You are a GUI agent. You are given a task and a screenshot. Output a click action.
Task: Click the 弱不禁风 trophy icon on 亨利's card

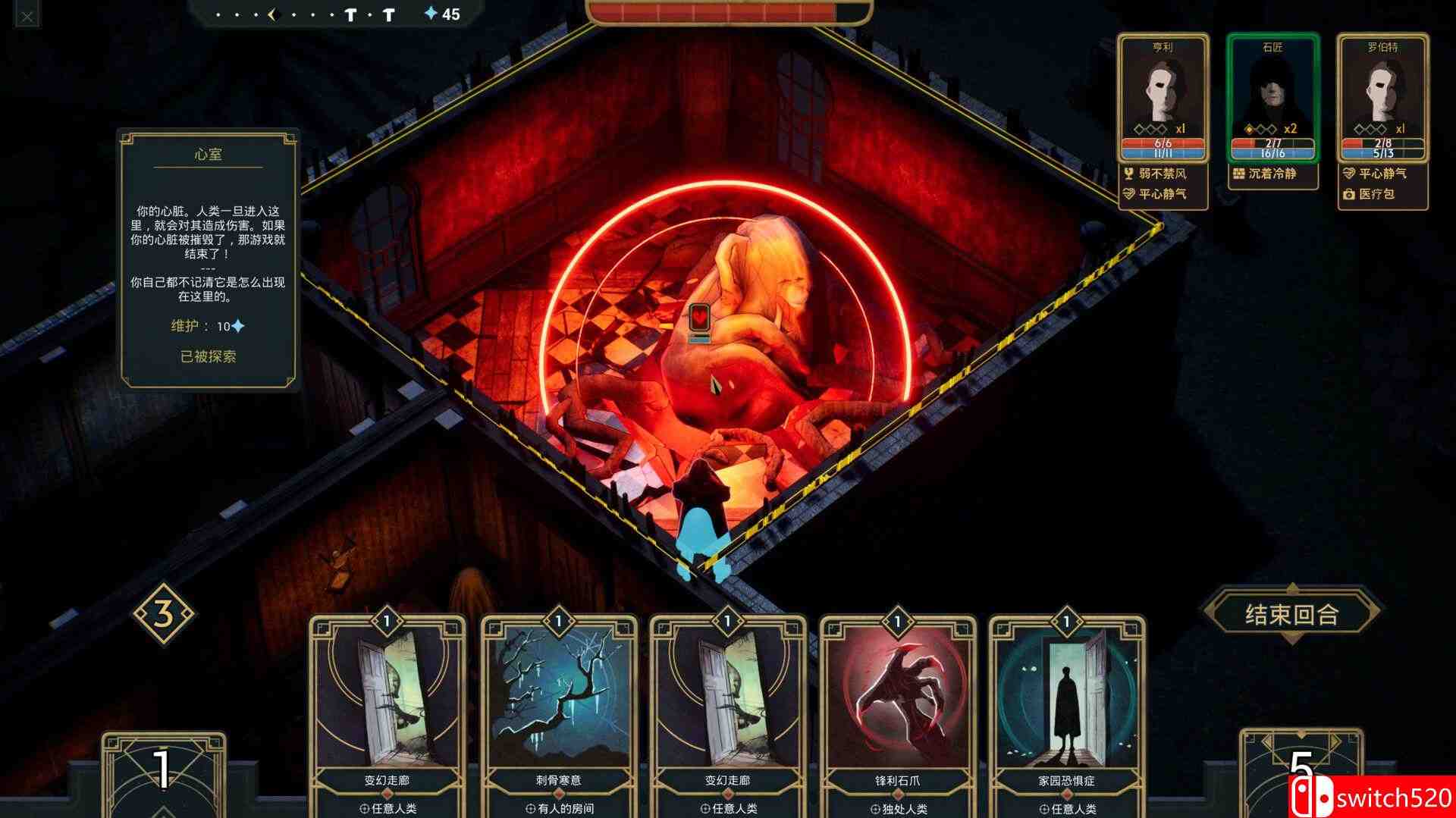pyautogui.click(x=1130, y=174)
